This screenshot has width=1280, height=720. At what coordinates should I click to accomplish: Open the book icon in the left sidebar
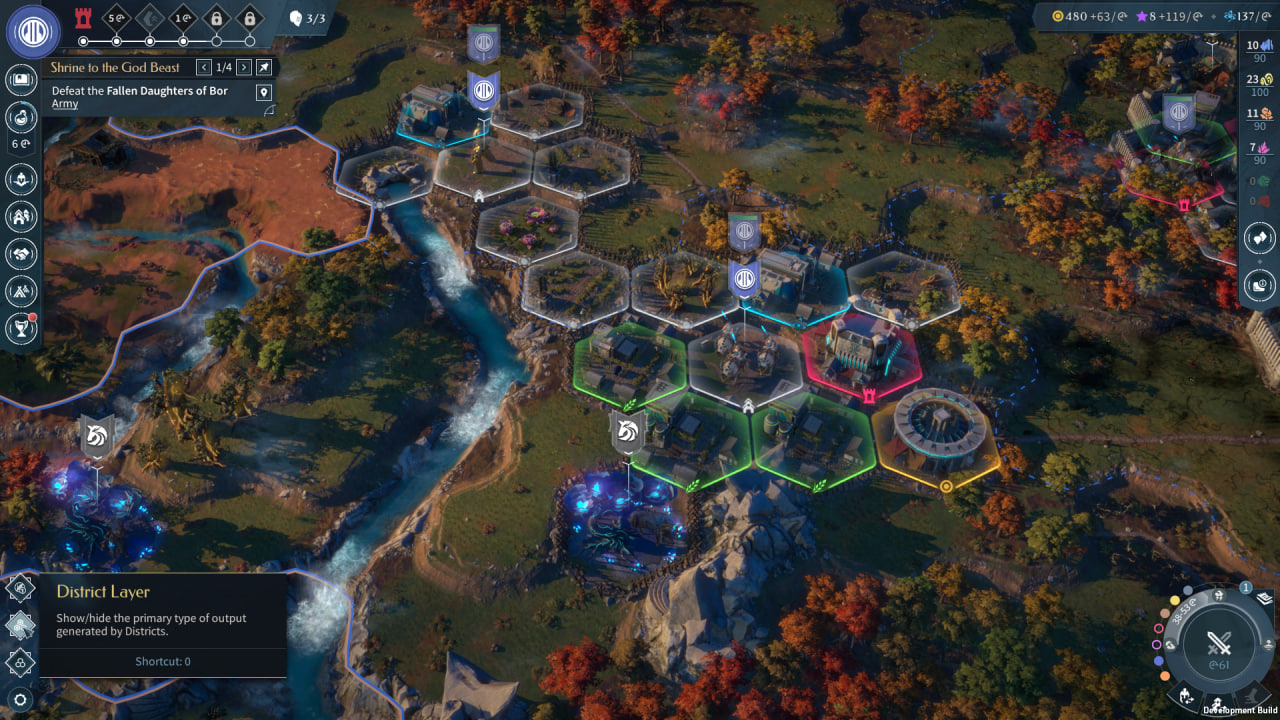21,81
